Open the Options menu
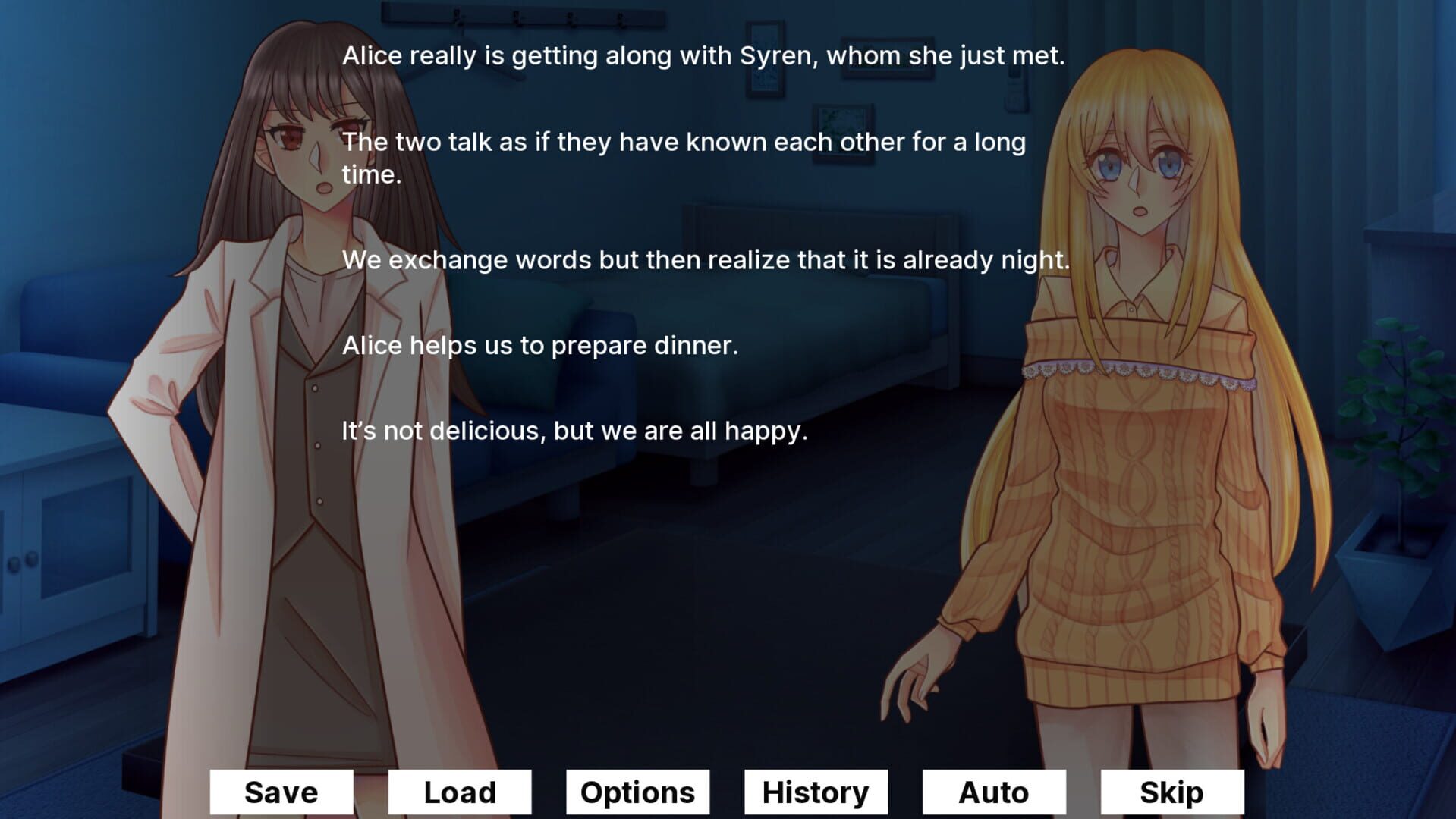Screen dimensions: 1456x819 point(637,792)
